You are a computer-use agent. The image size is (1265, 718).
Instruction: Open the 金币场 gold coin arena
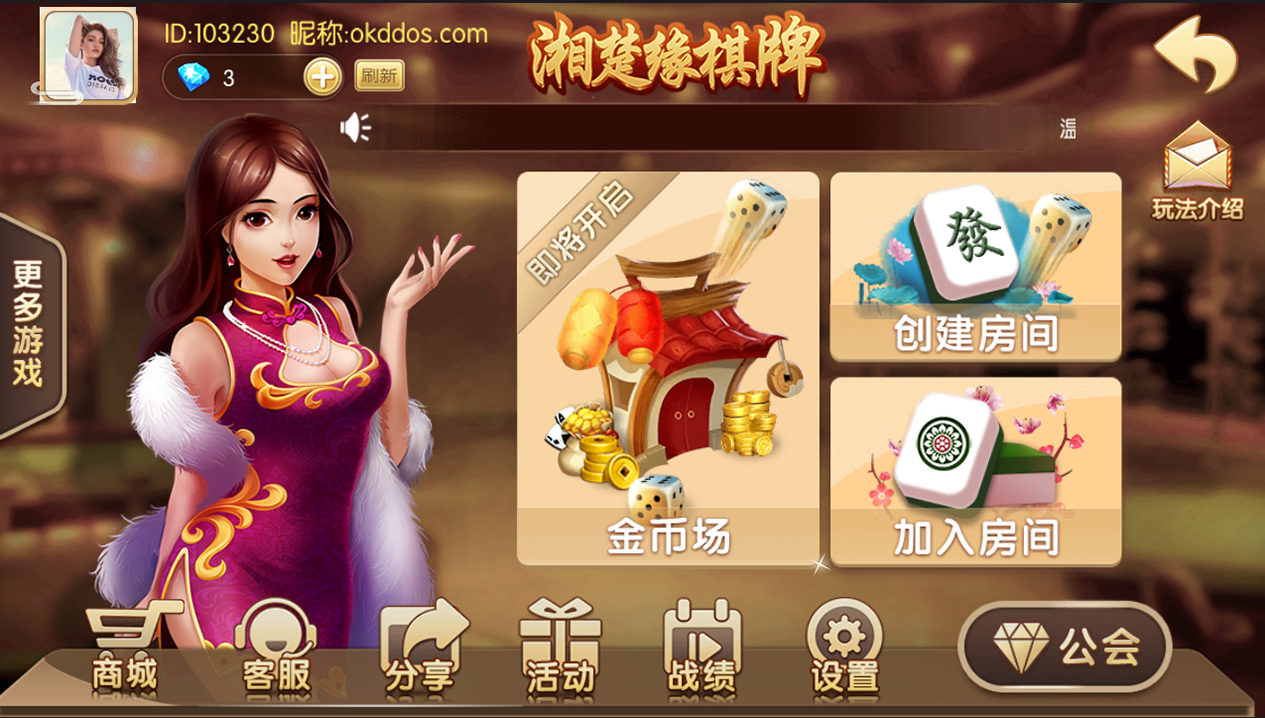pos(667,368)
